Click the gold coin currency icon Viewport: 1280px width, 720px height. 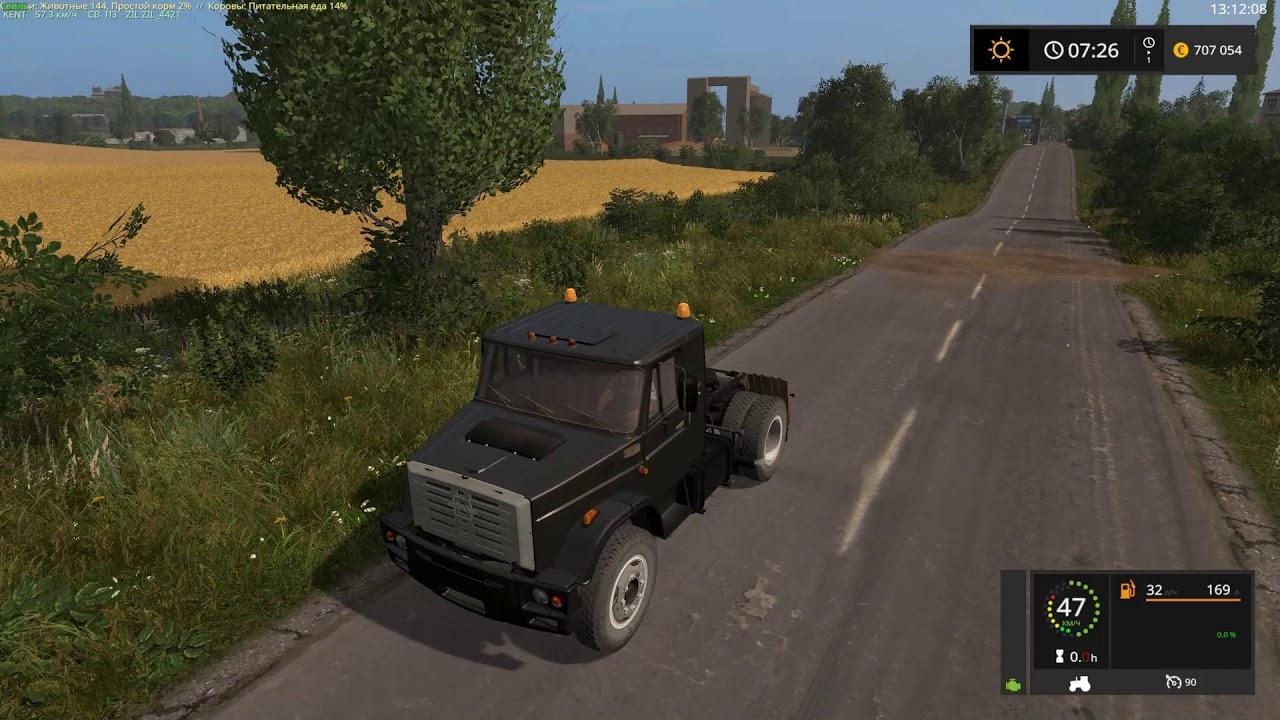pyautogui.click(x=1181, y=48)
